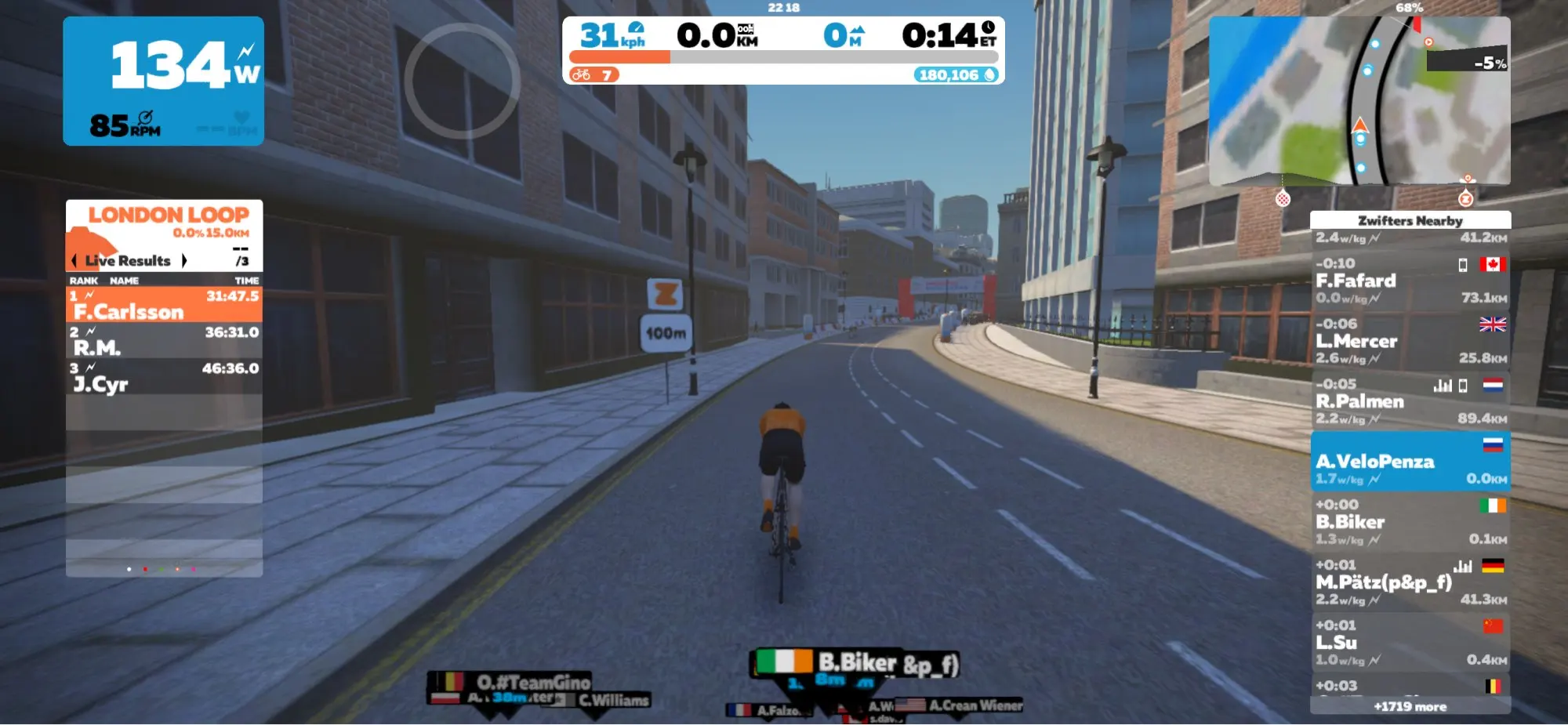Click the right arrow beside Live Results
The height and width of the screenshot is (725, 1568).
coord(184,260)
